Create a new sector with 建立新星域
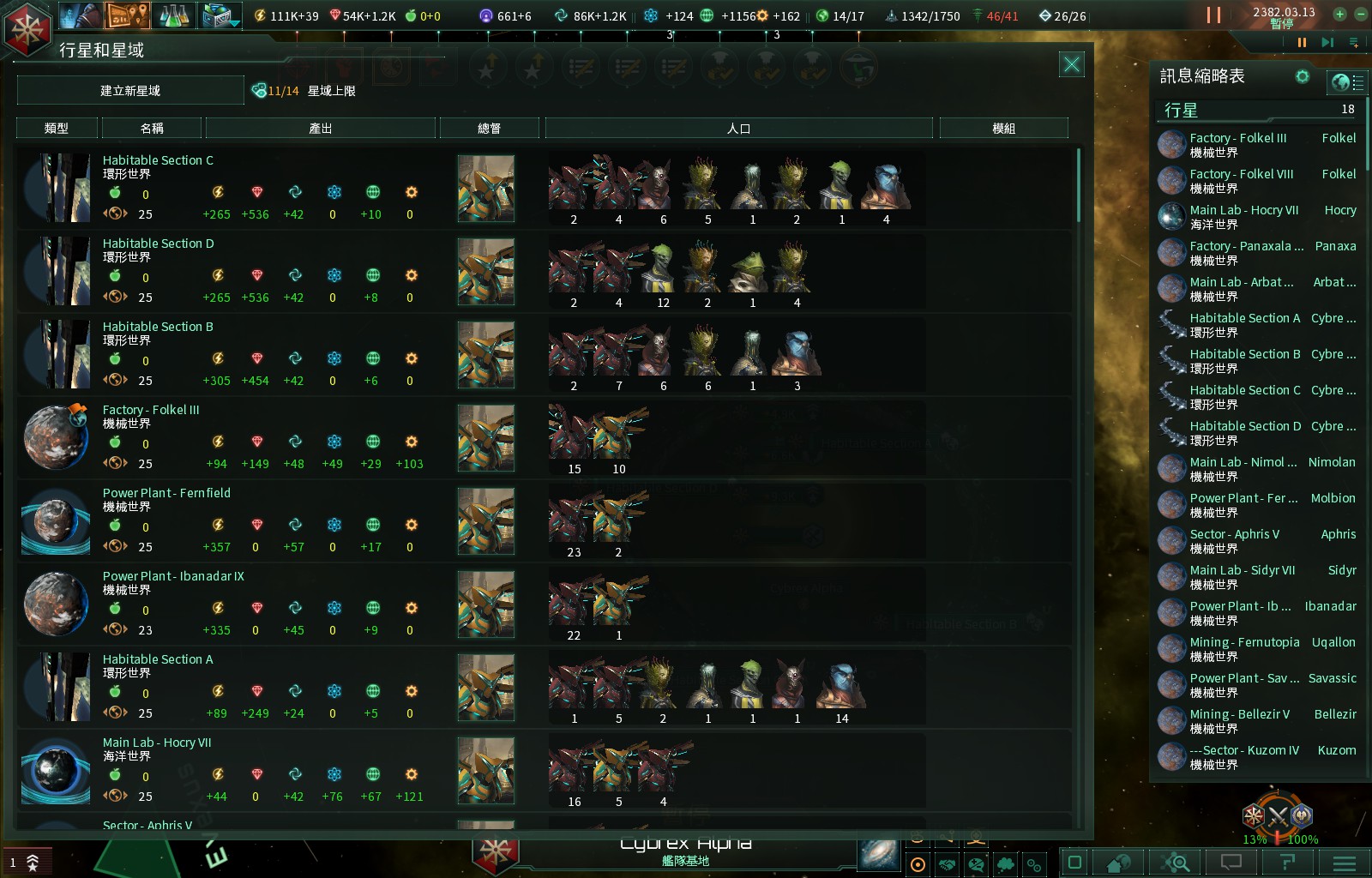The width and height of the screenshot is (1372, 878). (130, 90)
